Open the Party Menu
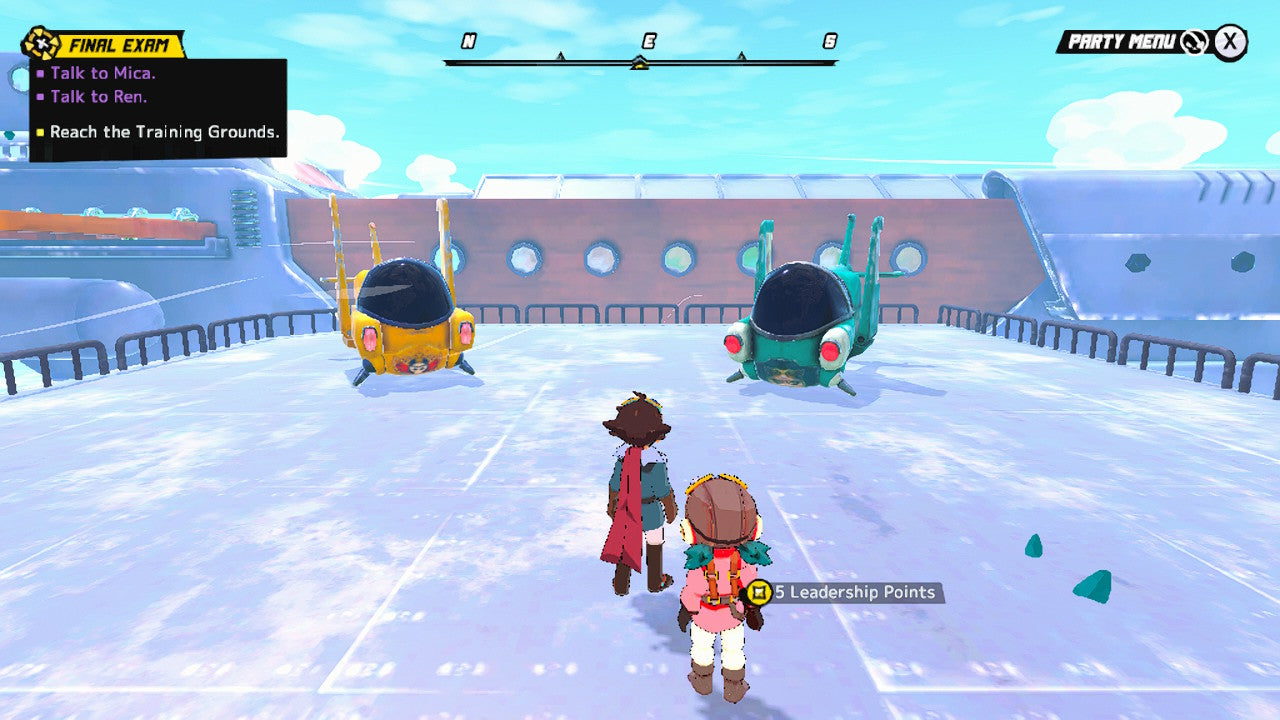The height and width of the screenshot is (720, 1280). [x=1120, y=41]
